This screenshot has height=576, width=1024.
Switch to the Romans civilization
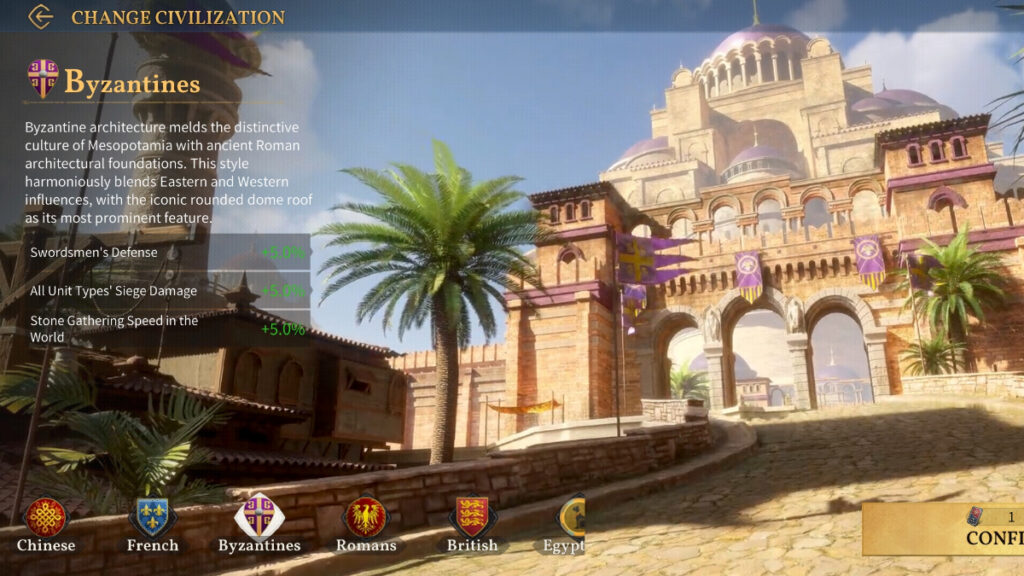pyautogui.click(x=365, y=518)
